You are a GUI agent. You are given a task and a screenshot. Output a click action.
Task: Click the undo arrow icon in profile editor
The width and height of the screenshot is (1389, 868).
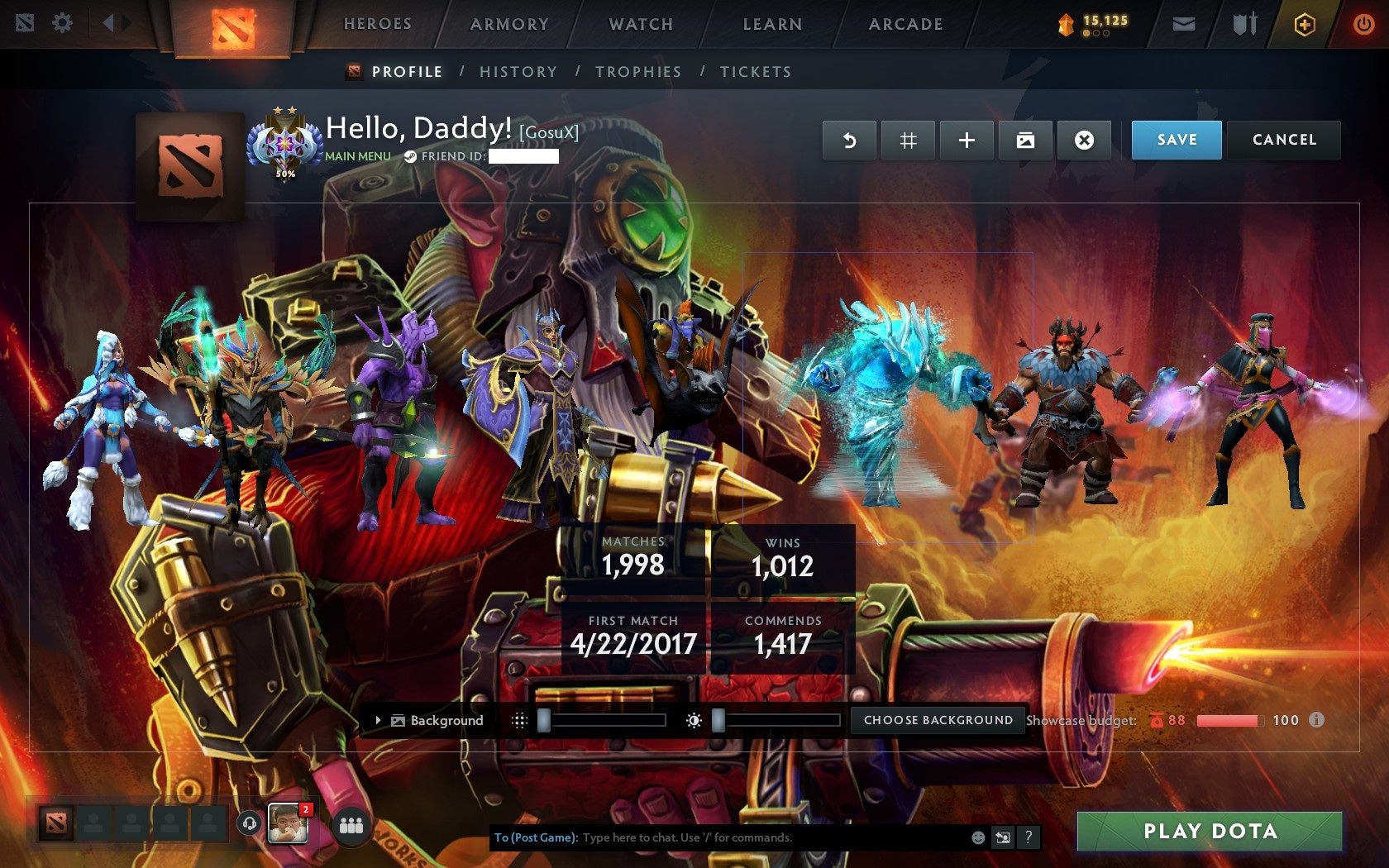[x=849, y=140]
